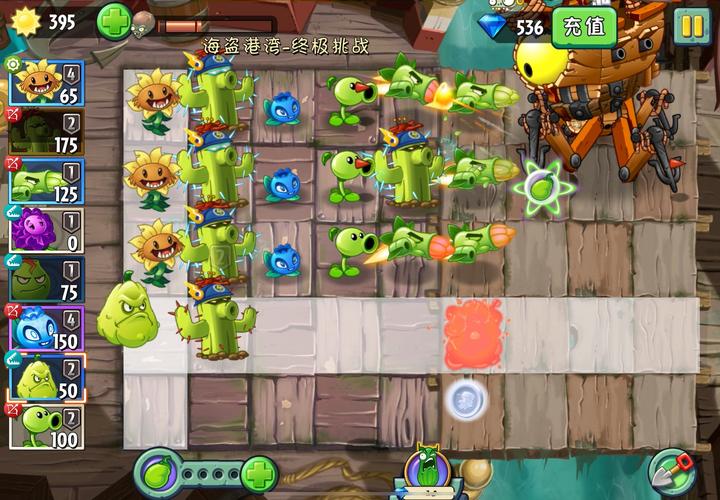Buy more Plant Food with the plus
Screen dimensions: 720x500
[259, 471]
